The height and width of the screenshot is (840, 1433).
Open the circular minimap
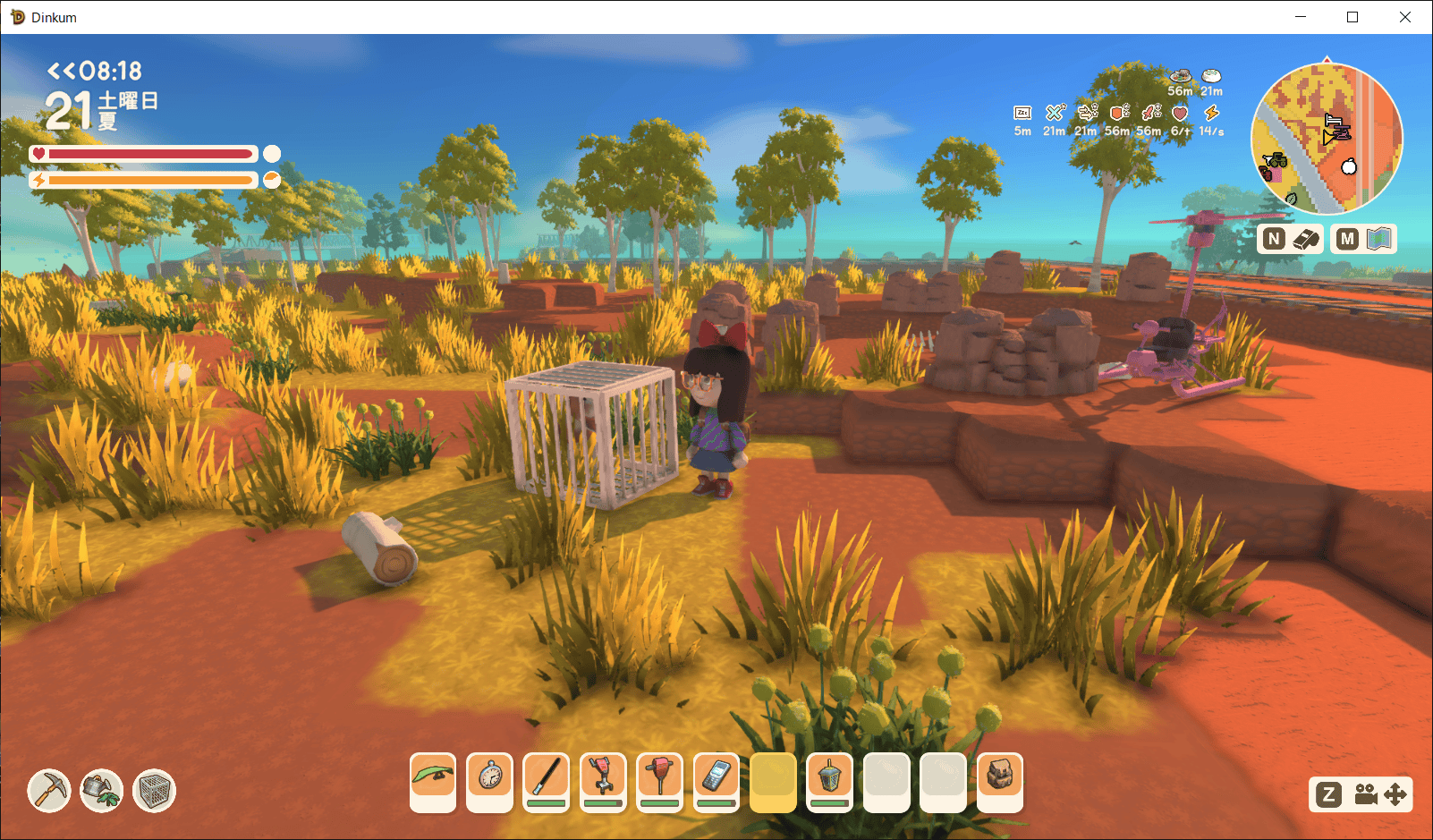click(x=1327, y=139)
